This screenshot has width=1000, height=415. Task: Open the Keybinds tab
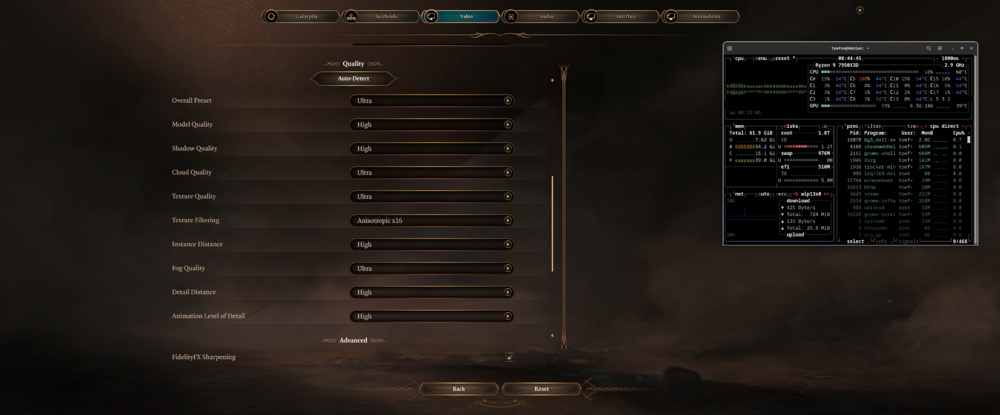380,17
